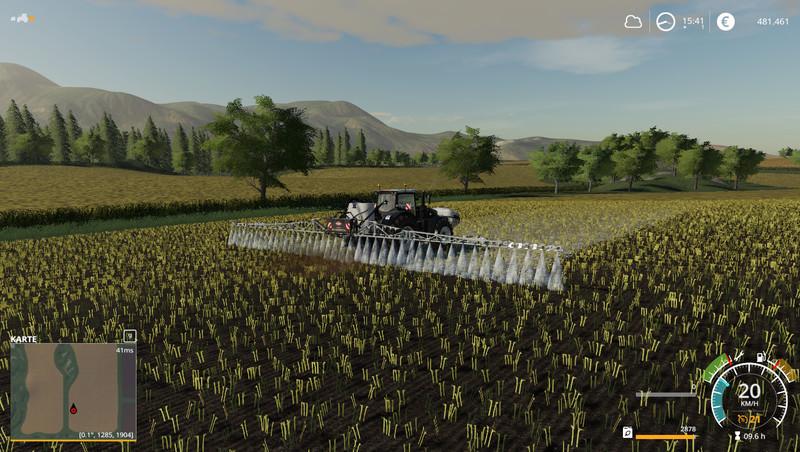
Task: Open the KARTE minimap
Action: (72, 390)
